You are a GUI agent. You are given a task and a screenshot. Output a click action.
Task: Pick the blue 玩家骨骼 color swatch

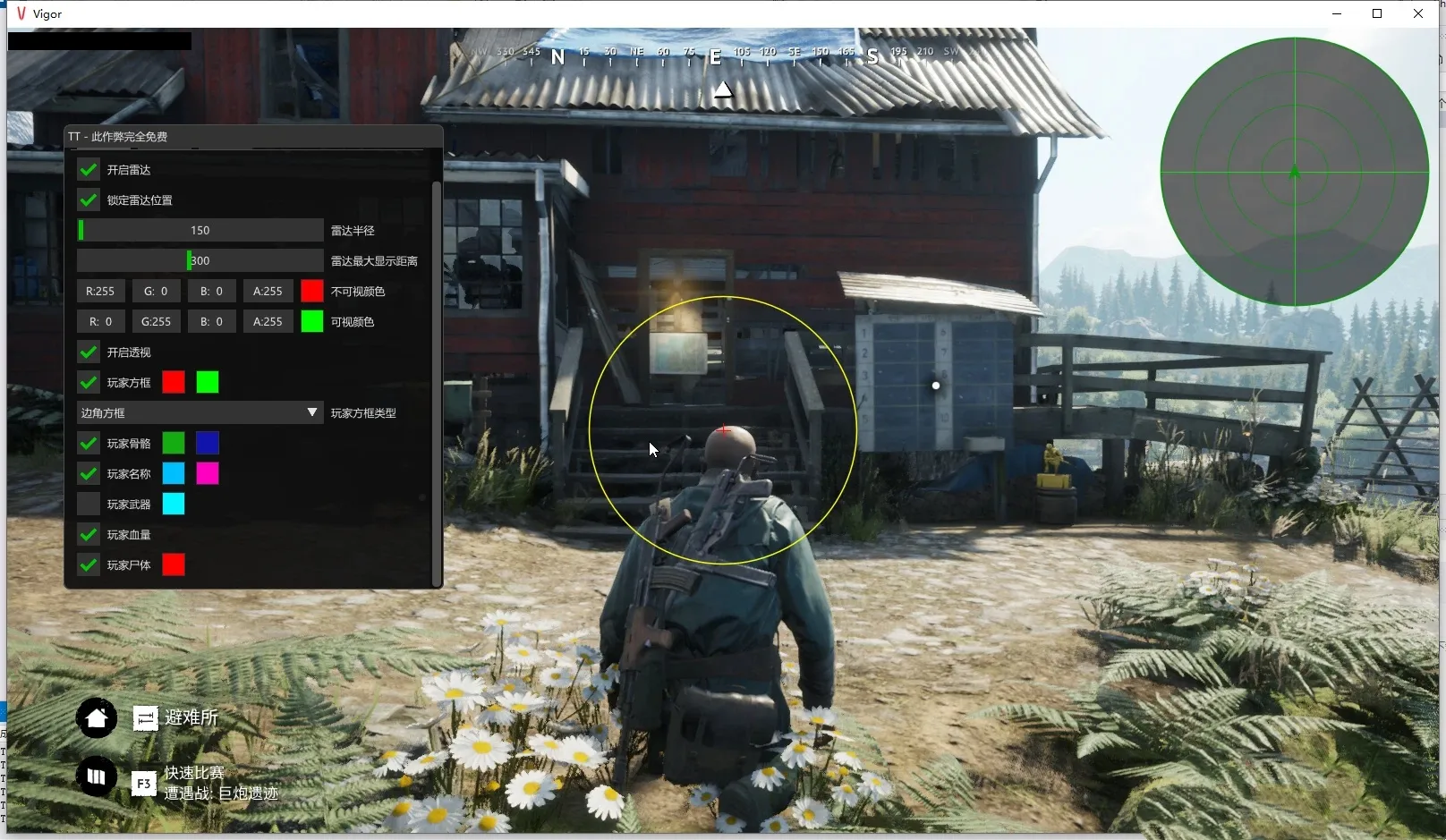click(208, 444)
